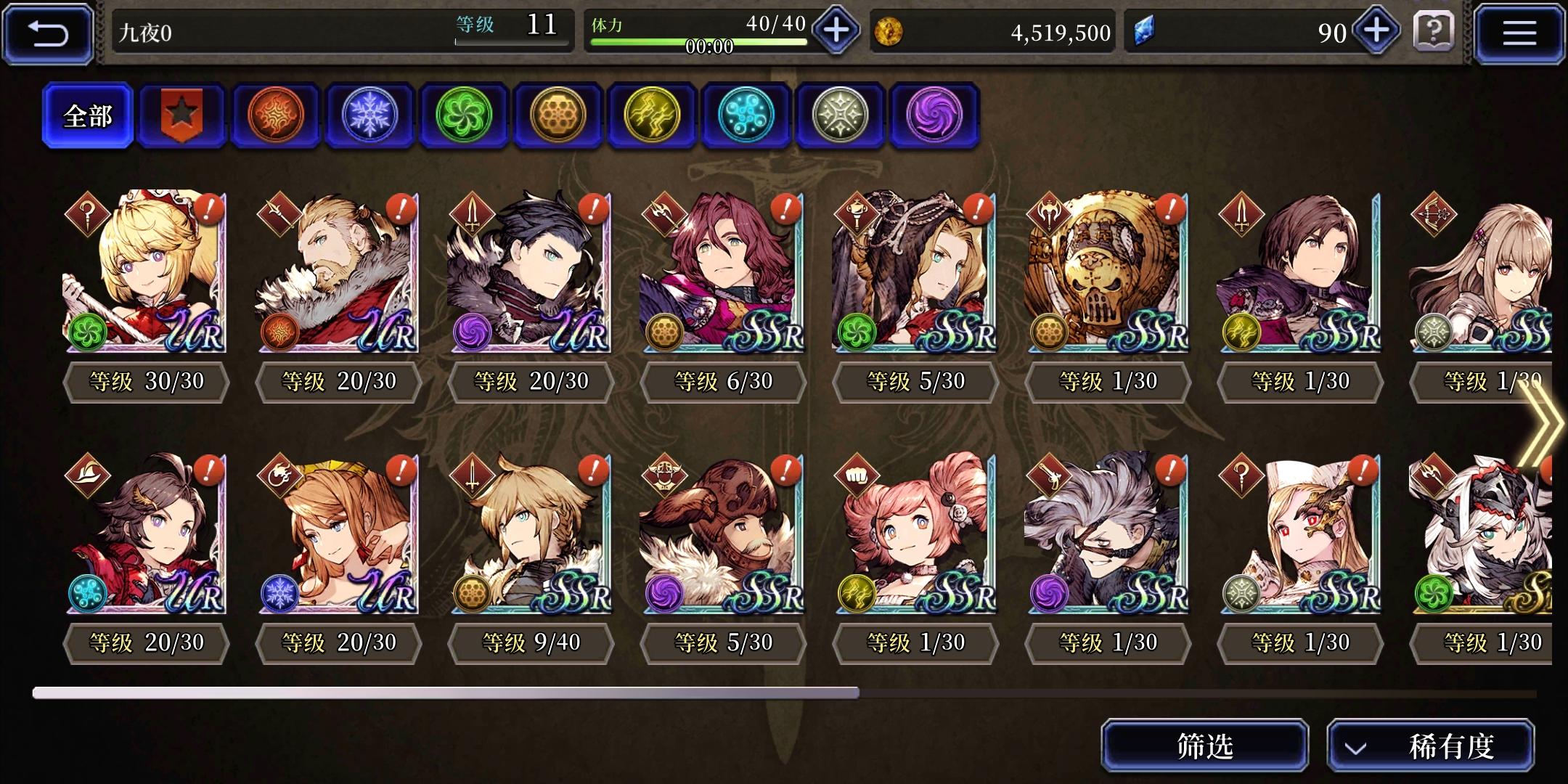Select the fire element filter icon
Image resolution: width=1568 pixels, height=784 pixels.
276,116
